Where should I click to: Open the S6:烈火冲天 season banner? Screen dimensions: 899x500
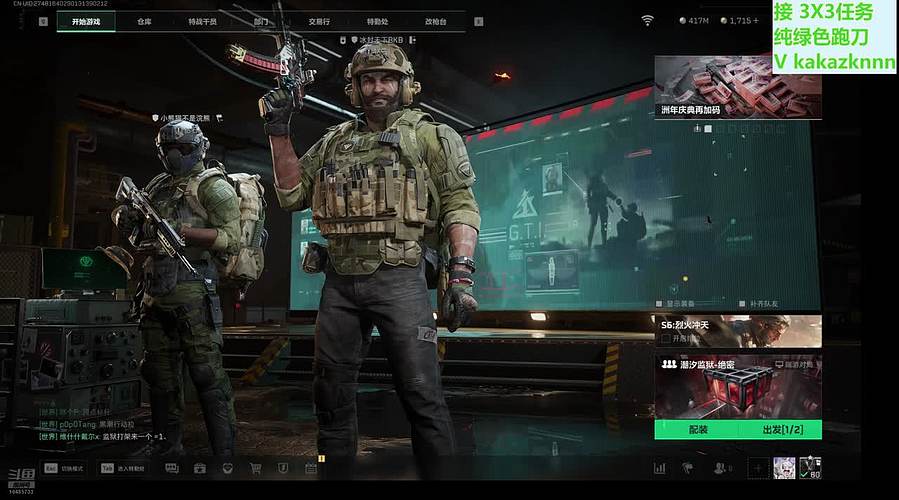[x=738, y=331]
